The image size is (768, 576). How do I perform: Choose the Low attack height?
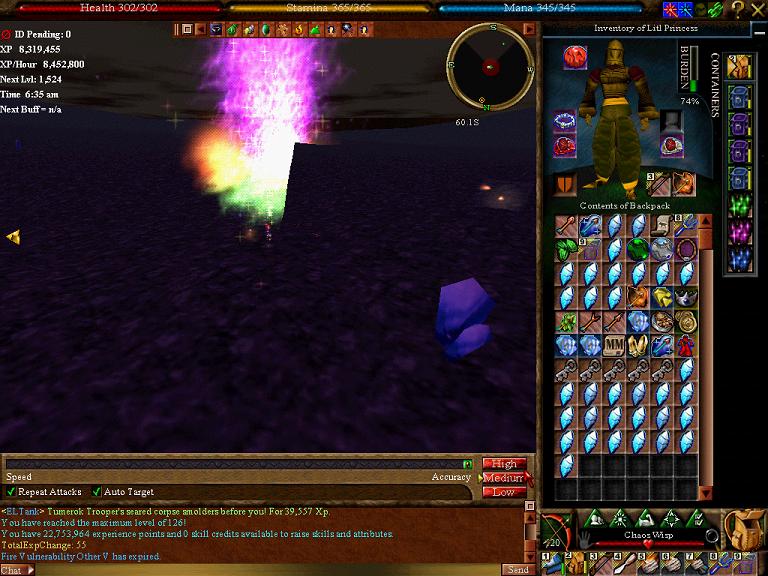point(504,492)
